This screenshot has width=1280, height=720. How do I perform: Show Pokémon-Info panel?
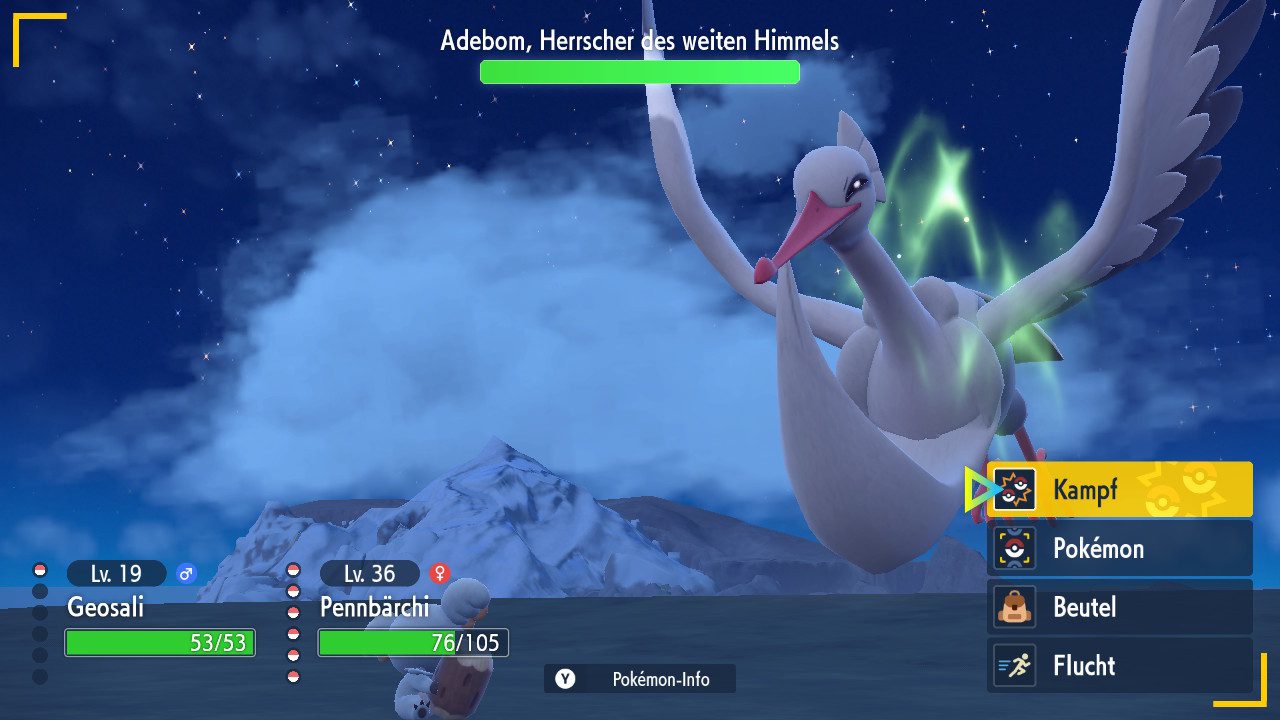[x=640, y=679]
